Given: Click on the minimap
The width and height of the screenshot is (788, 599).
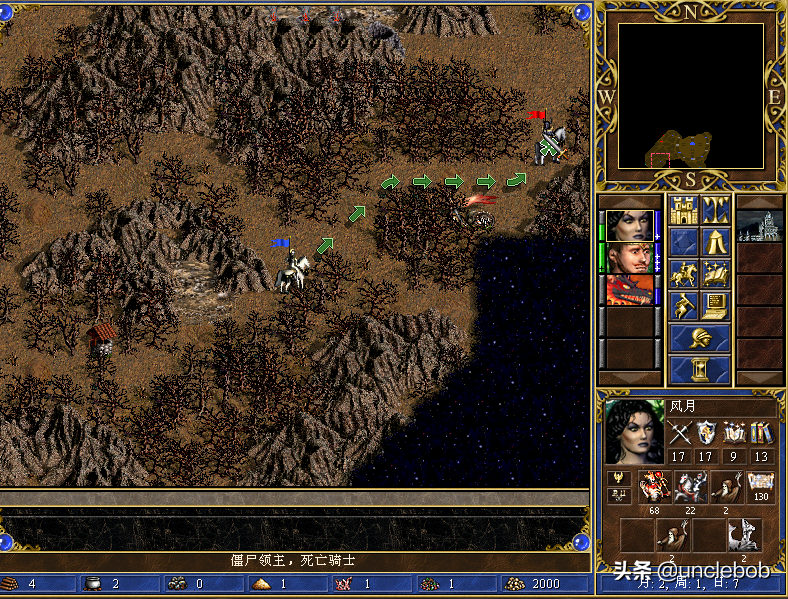Looking at the screenshot, I should tap(690, 95).
